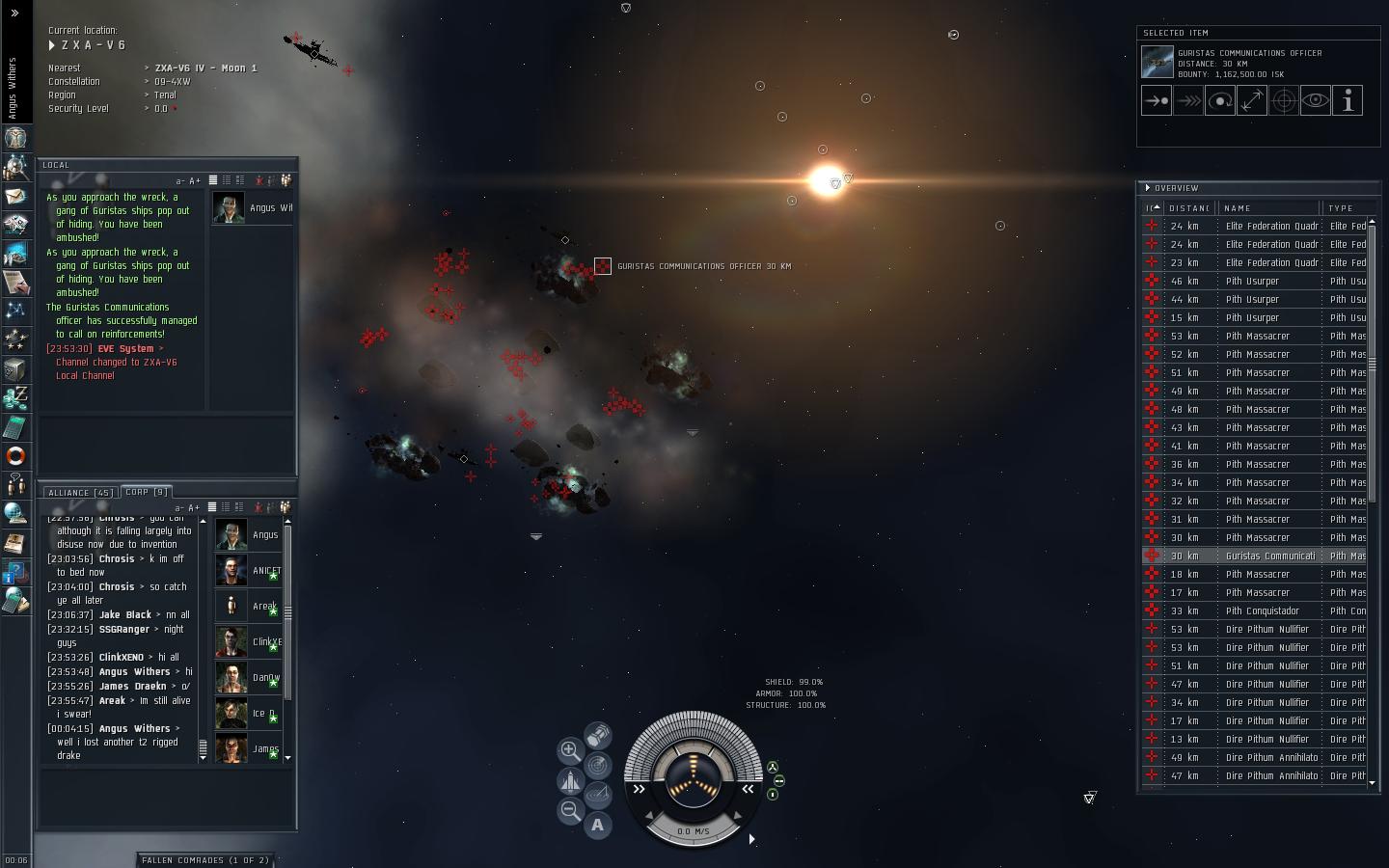This screenshot has height=868, width=1389.
Task: Switch to the Alliance chat tab
Action: pyautogui.click(x=81, y=492)
